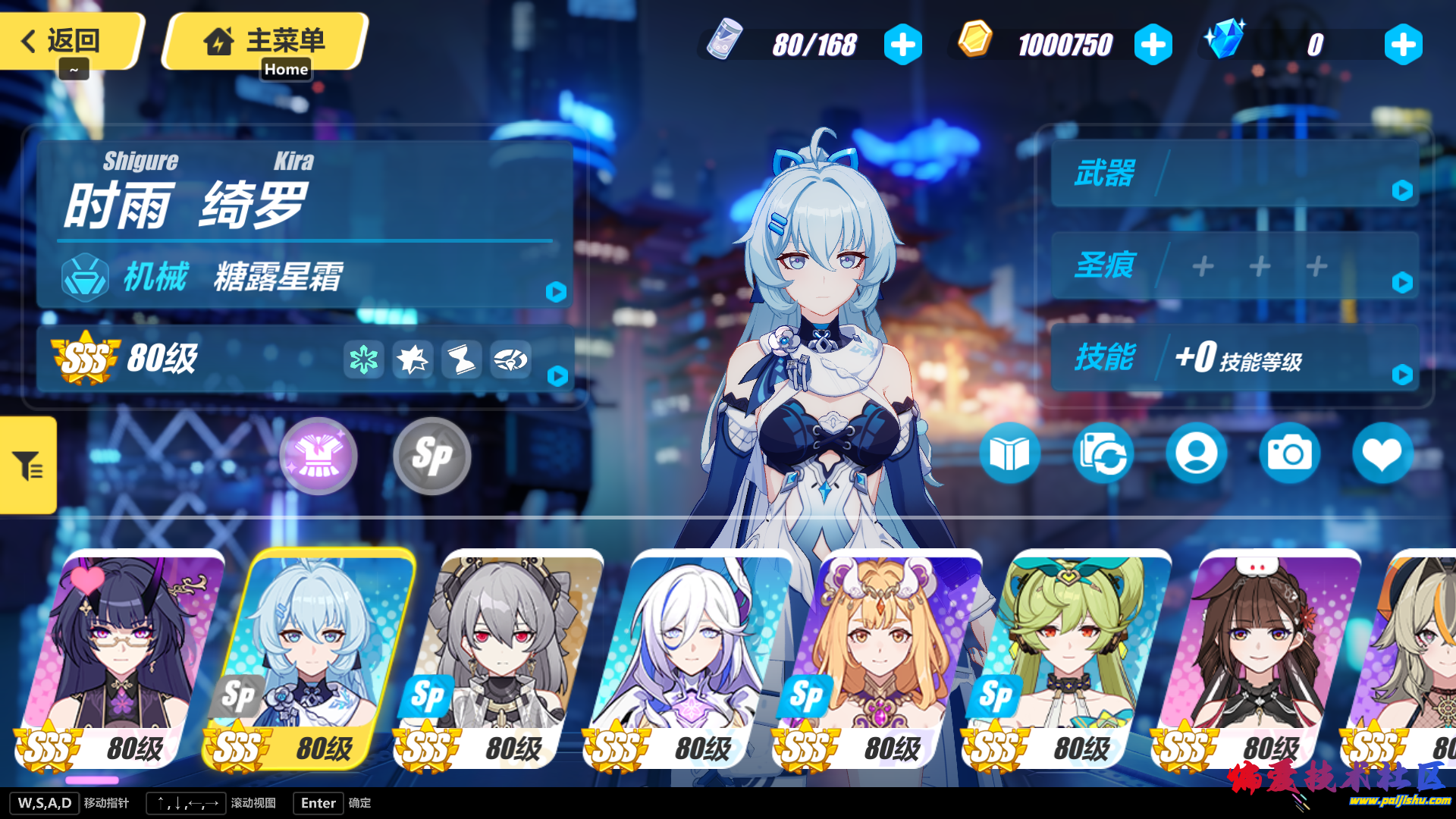Open the 技能 skill panel

[1235, 357]
